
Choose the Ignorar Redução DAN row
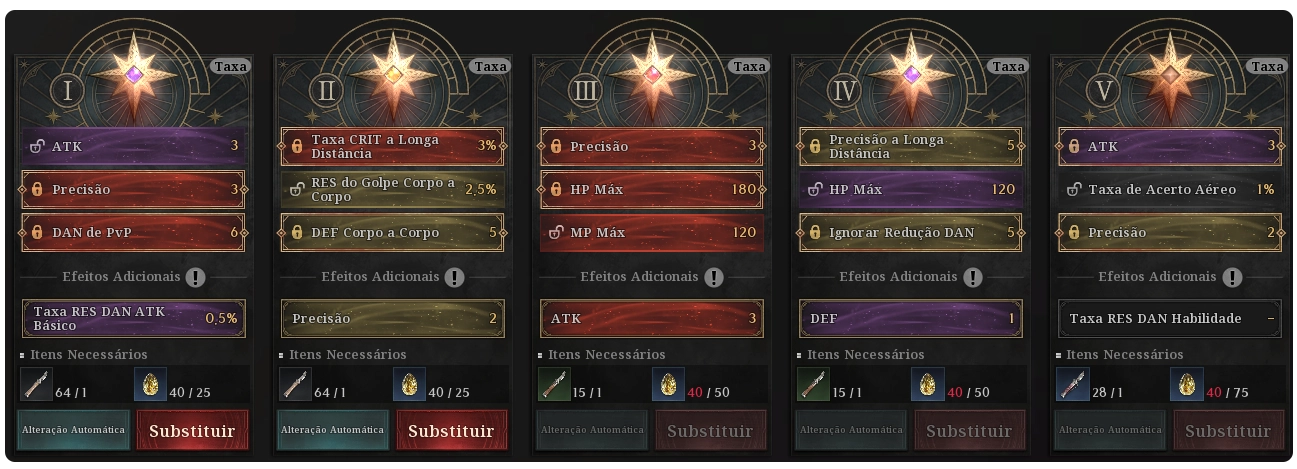911,232
